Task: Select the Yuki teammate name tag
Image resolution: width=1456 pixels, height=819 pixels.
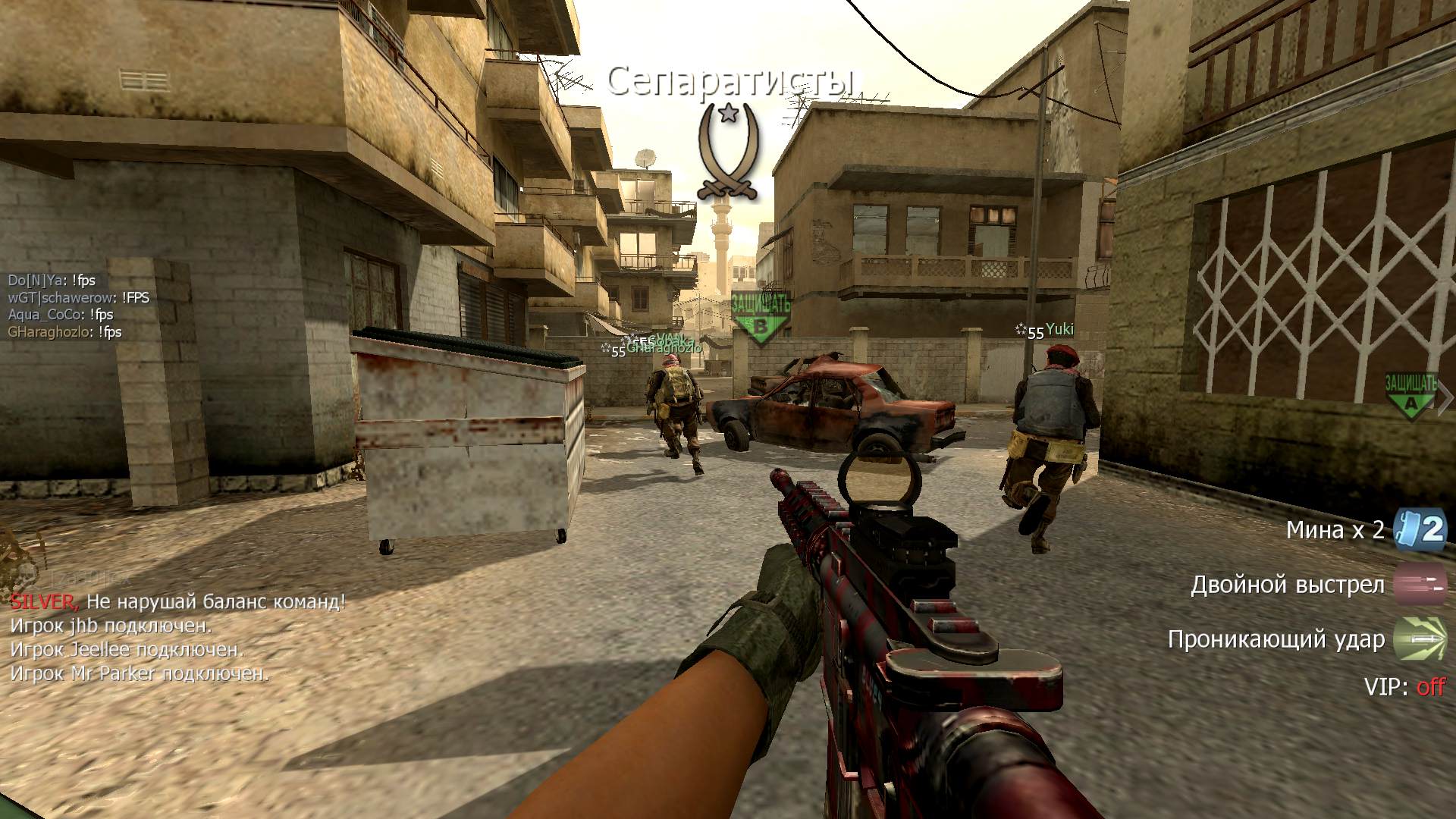Action: point(1059,330)
